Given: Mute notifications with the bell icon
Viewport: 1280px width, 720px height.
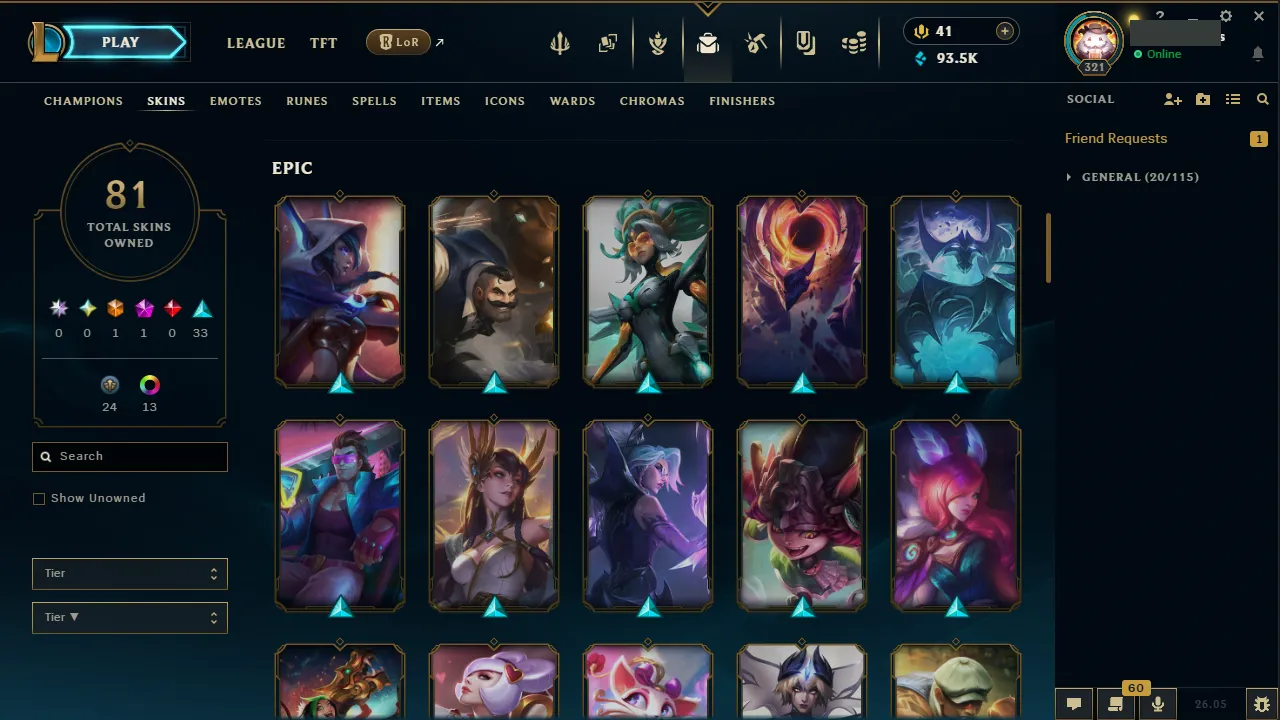Looking at the screenshot, I should (1258, 54).
